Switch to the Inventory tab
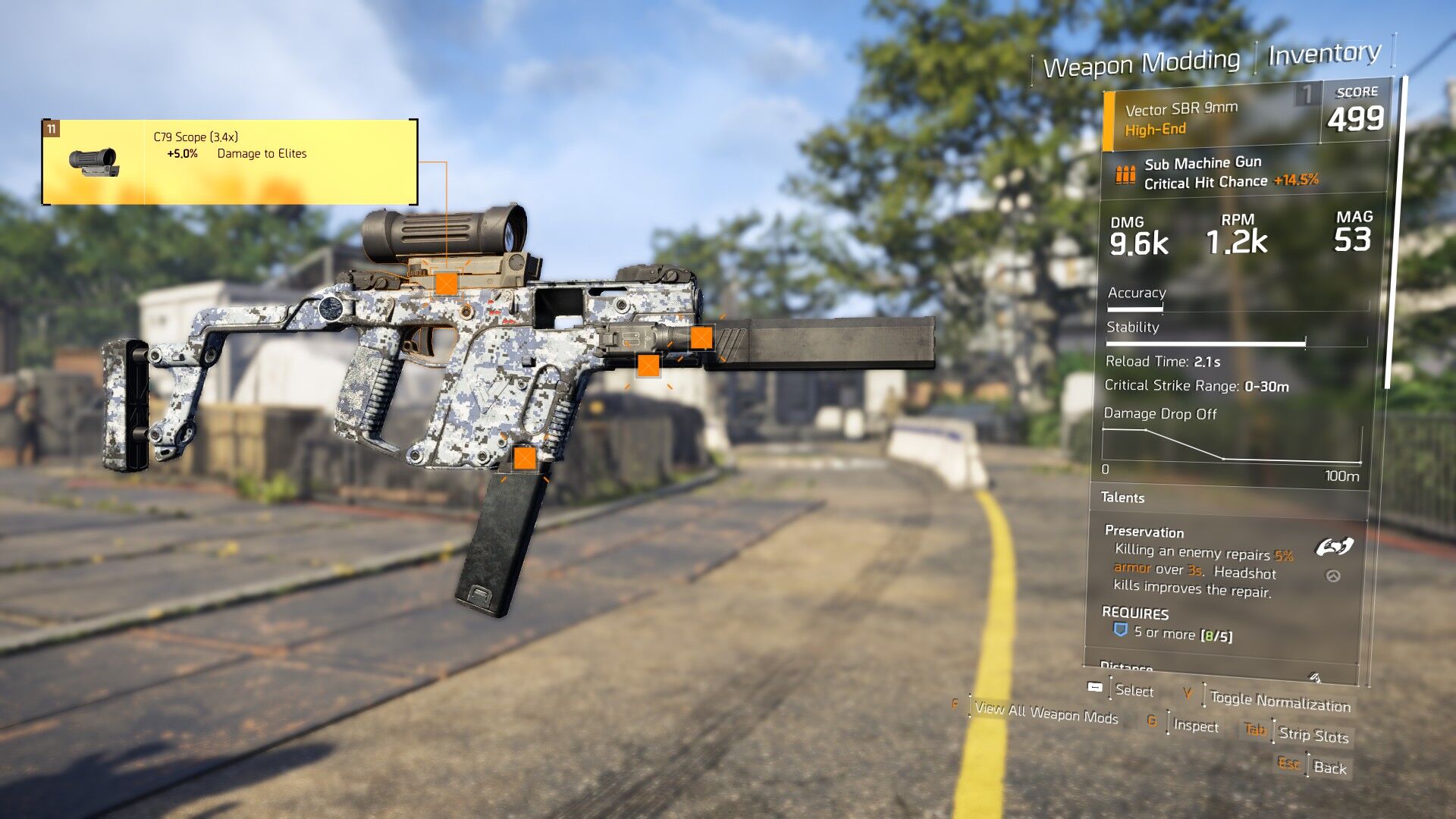 pos(1324,54)
